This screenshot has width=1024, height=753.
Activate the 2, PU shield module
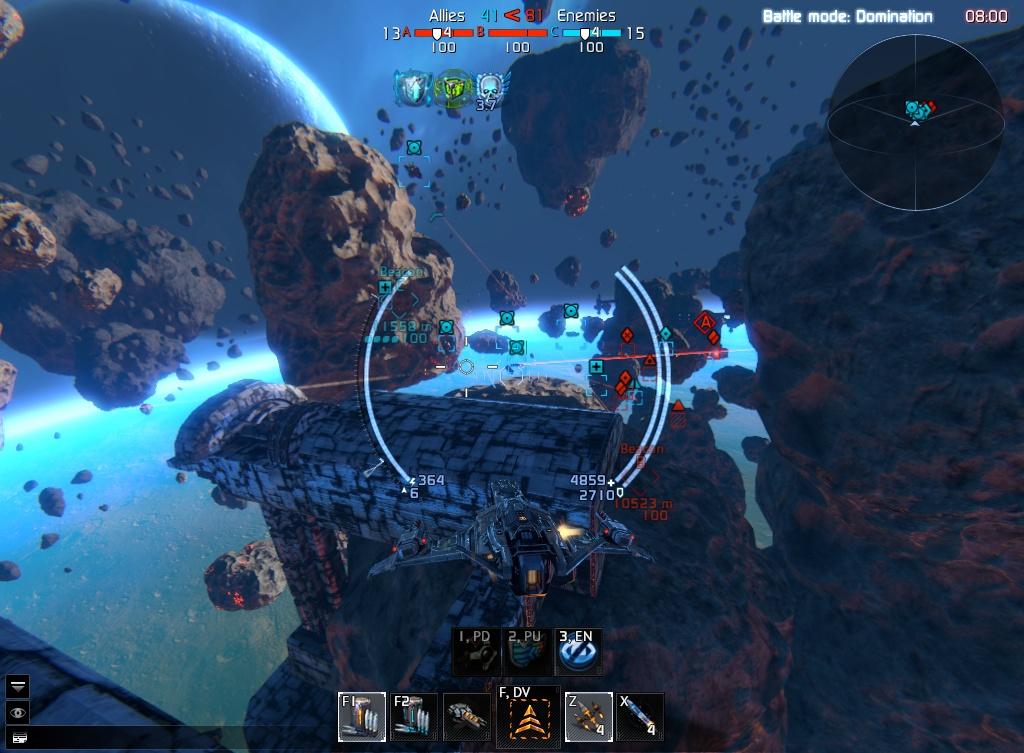[x=527, y=652]
